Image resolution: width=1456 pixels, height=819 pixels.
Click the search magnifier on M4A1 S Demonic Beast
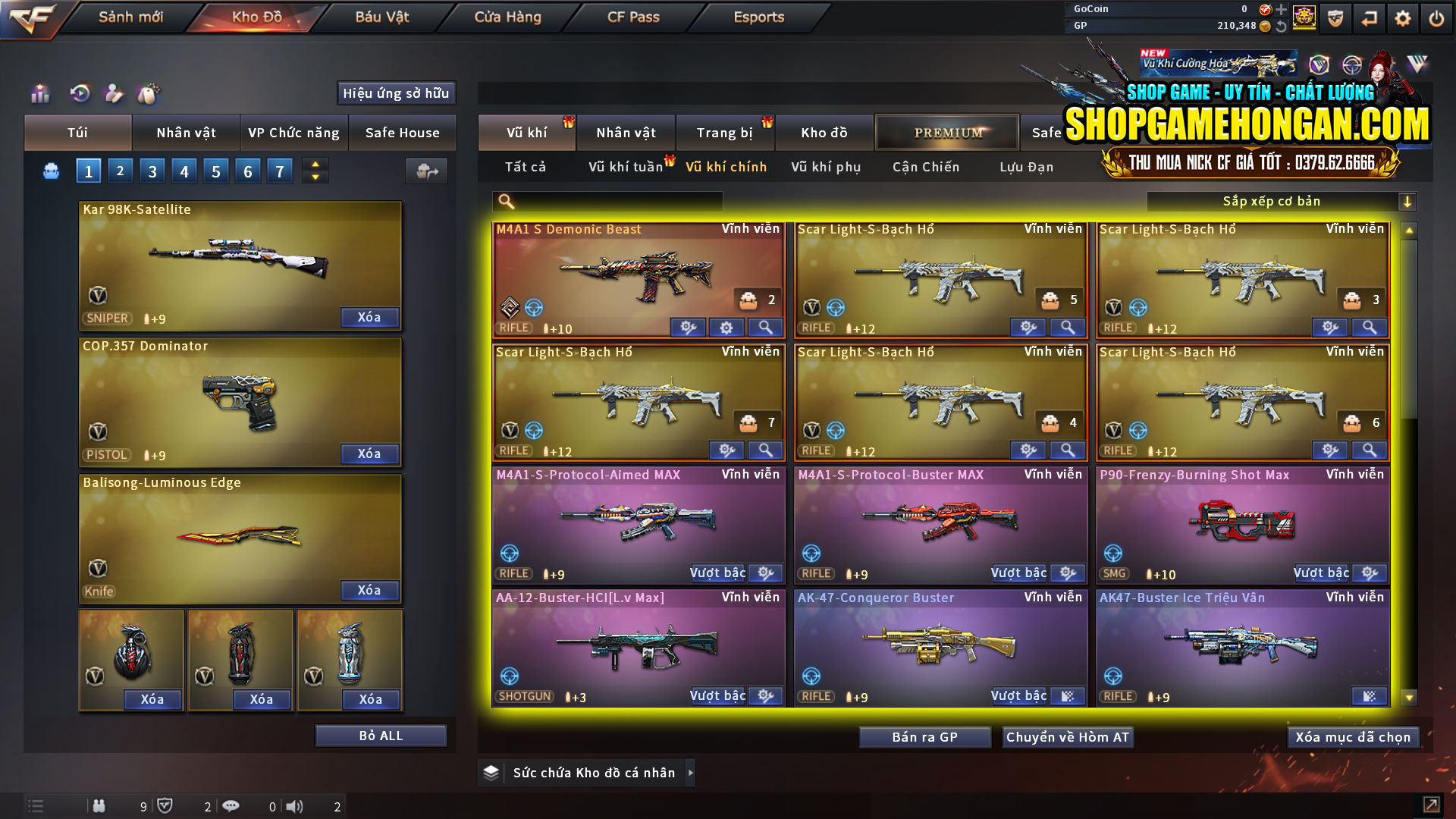pyautogui.click(x=765, y=328)
